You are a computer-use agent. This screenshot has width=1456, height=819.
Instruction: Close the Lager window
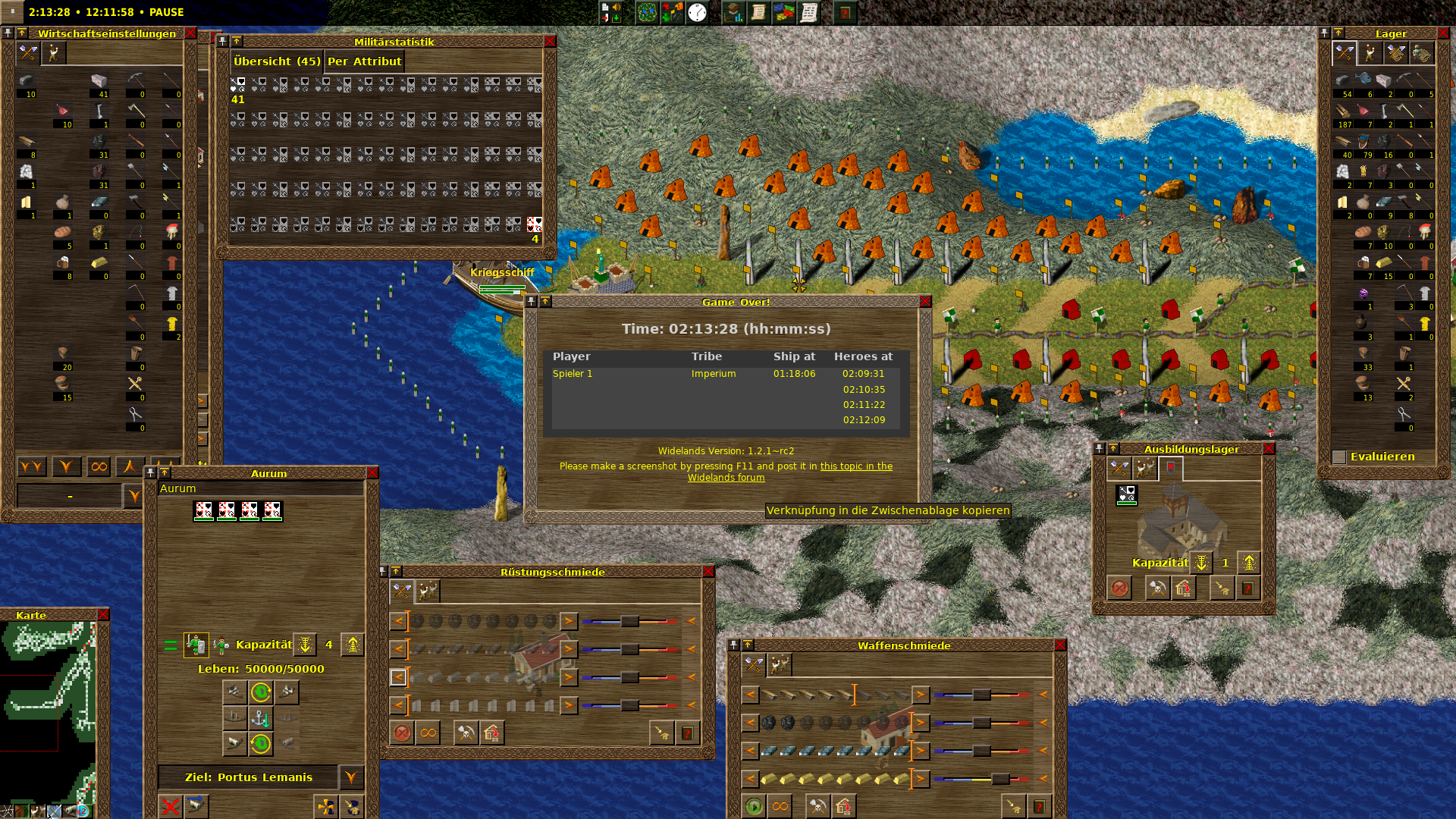pyautogui.click(x=1443, y=33)
